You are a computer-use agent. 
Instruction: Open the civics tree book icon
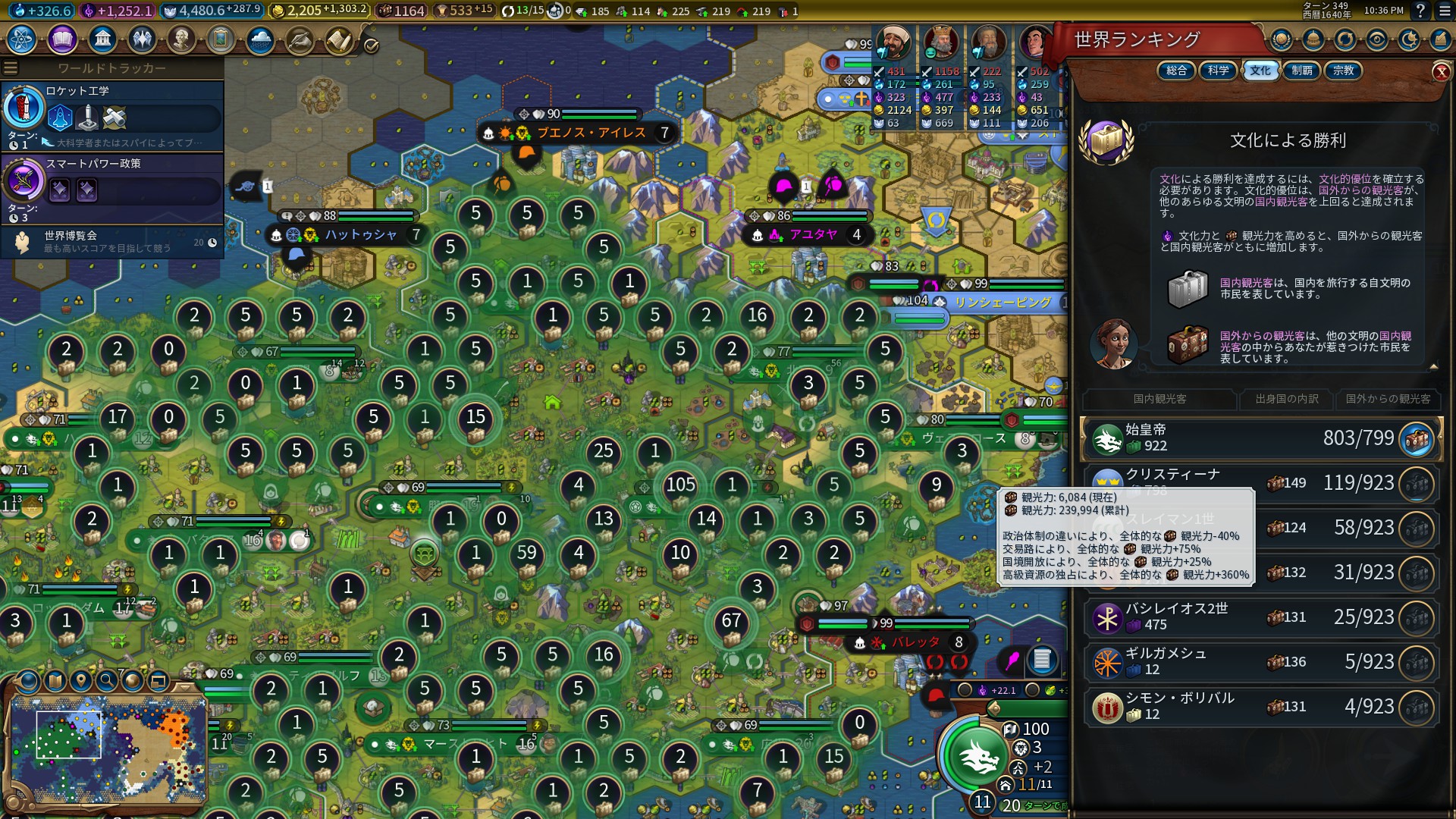point(62,39)
